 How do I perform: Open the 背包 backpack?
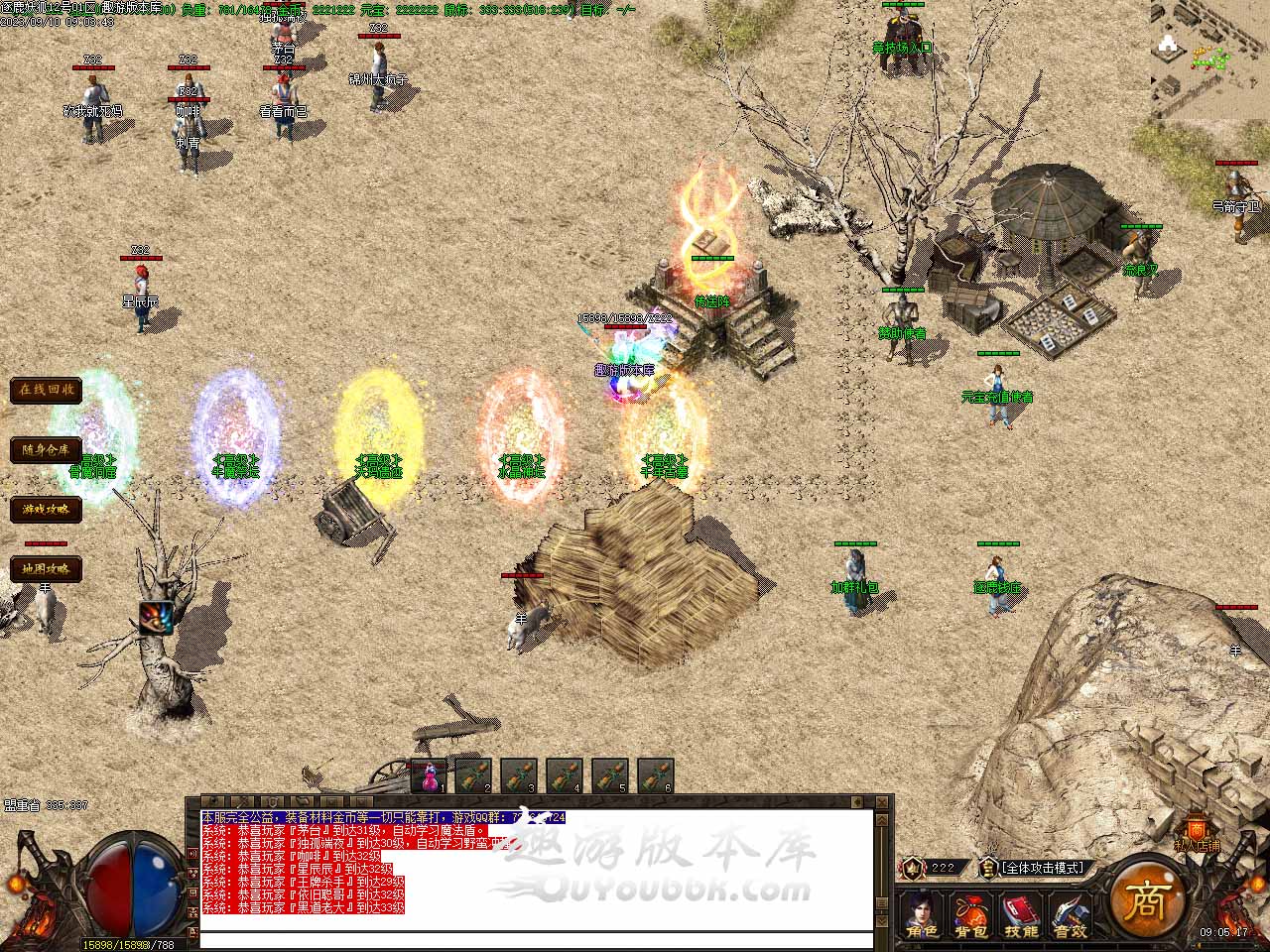tap(971, 914)
